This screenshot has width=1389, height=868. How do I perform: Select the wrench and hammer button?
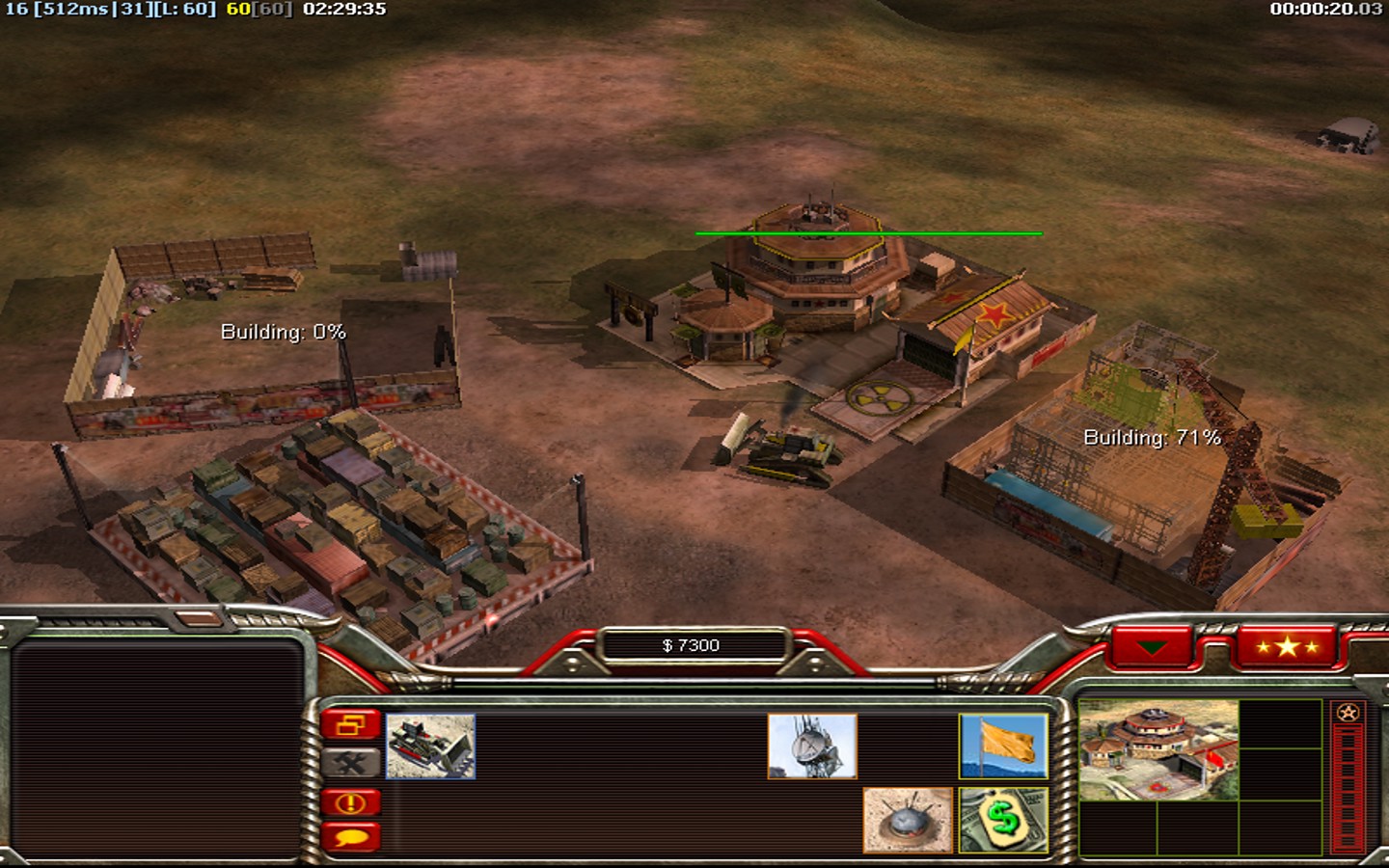[x=350, y=763]
